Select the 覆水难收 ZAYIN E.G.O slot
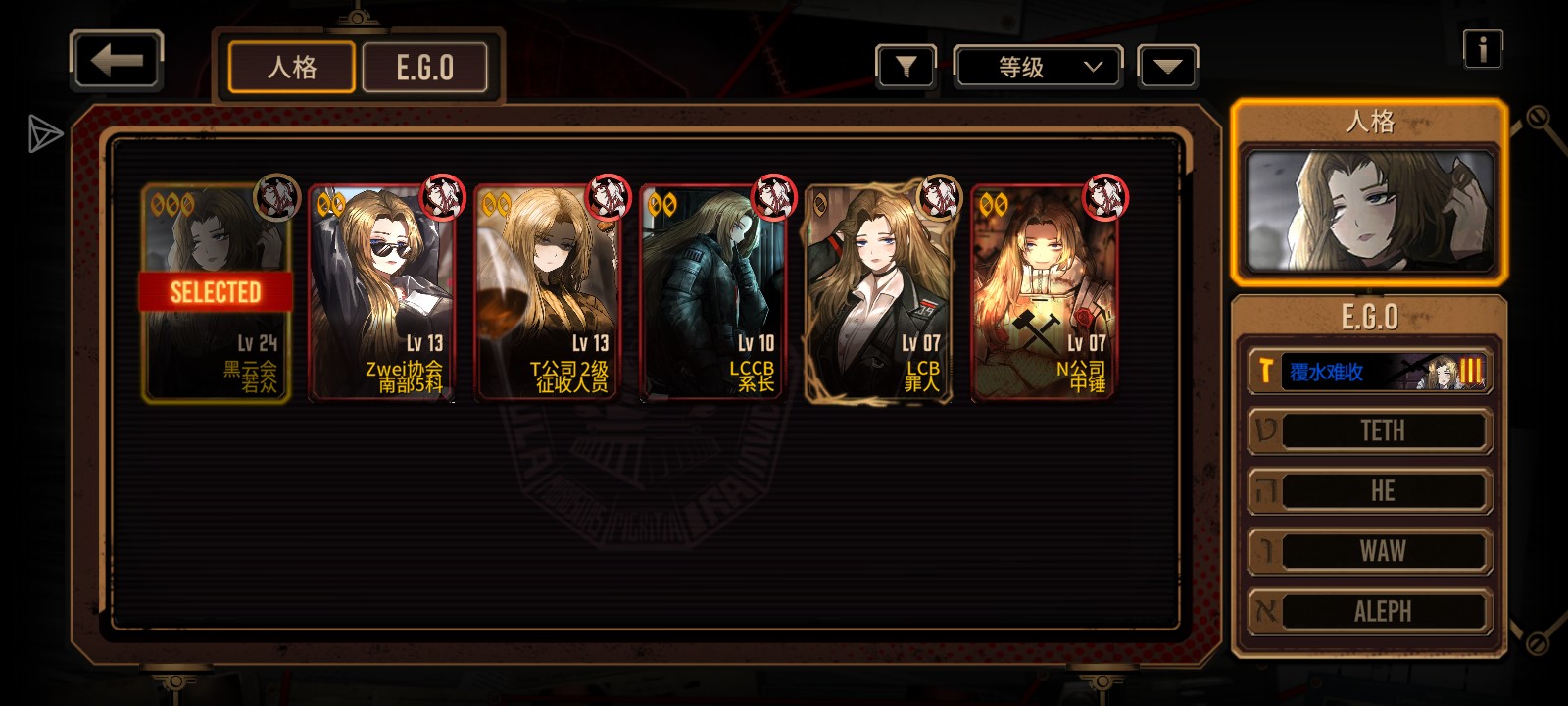This screenshot has width=1568, height=706. tap(1370, 372)
